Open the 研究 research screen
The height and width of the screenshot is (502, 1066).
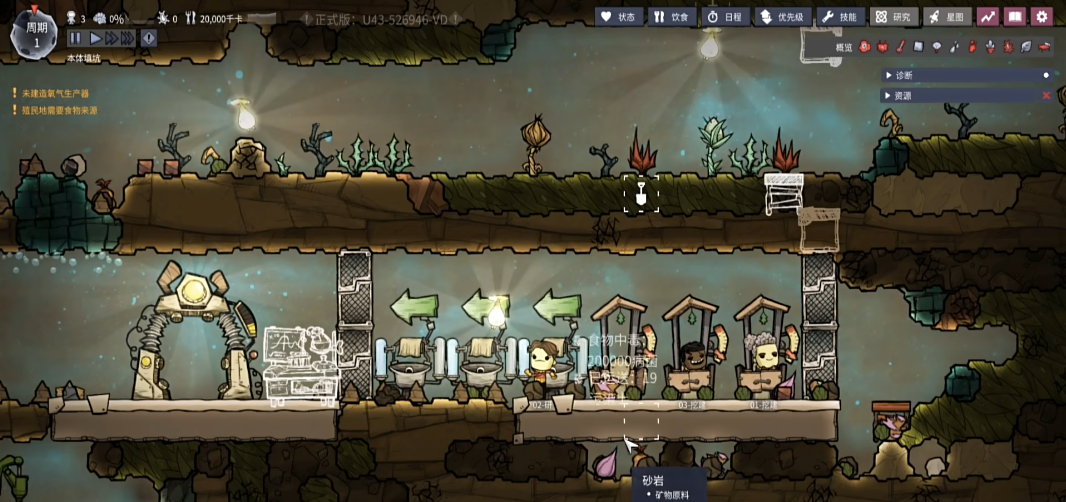point(894,17)
